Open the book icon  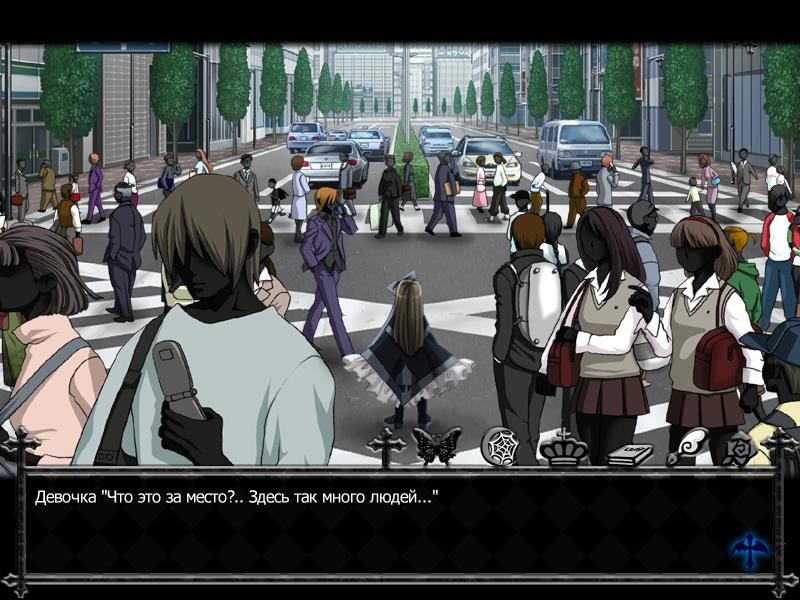(x=630, y=453)
